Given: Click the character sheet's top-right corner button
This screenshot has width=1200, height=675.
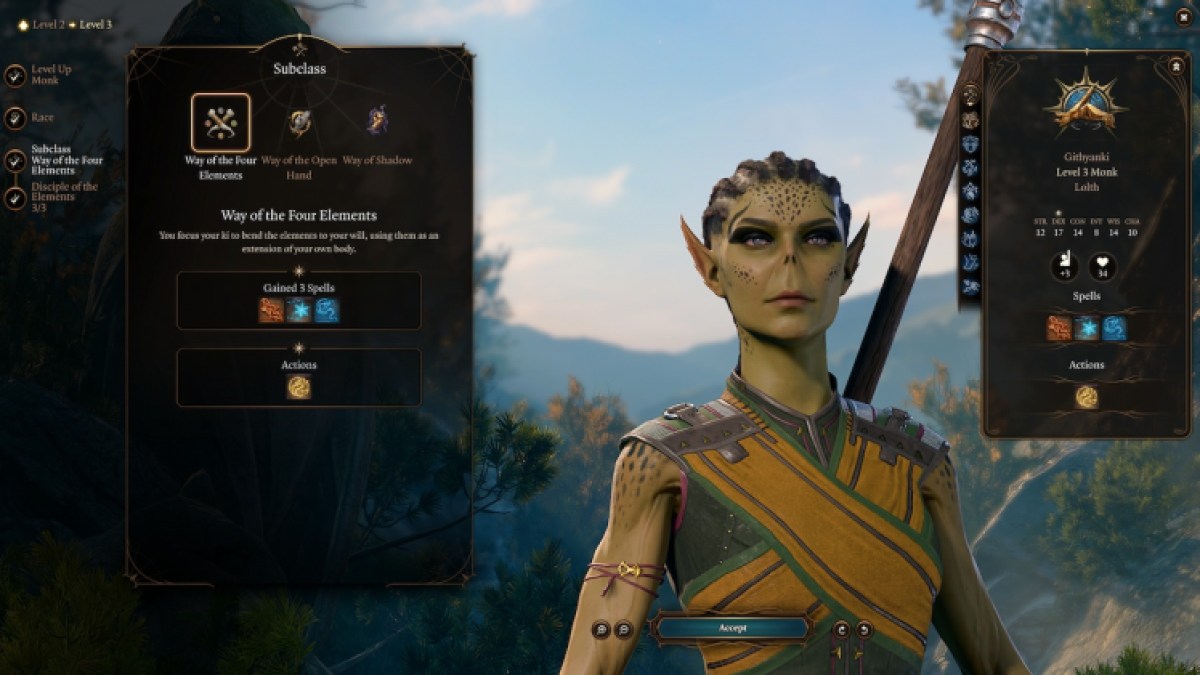Looking at the screenshot, I should coord(1176,66).
